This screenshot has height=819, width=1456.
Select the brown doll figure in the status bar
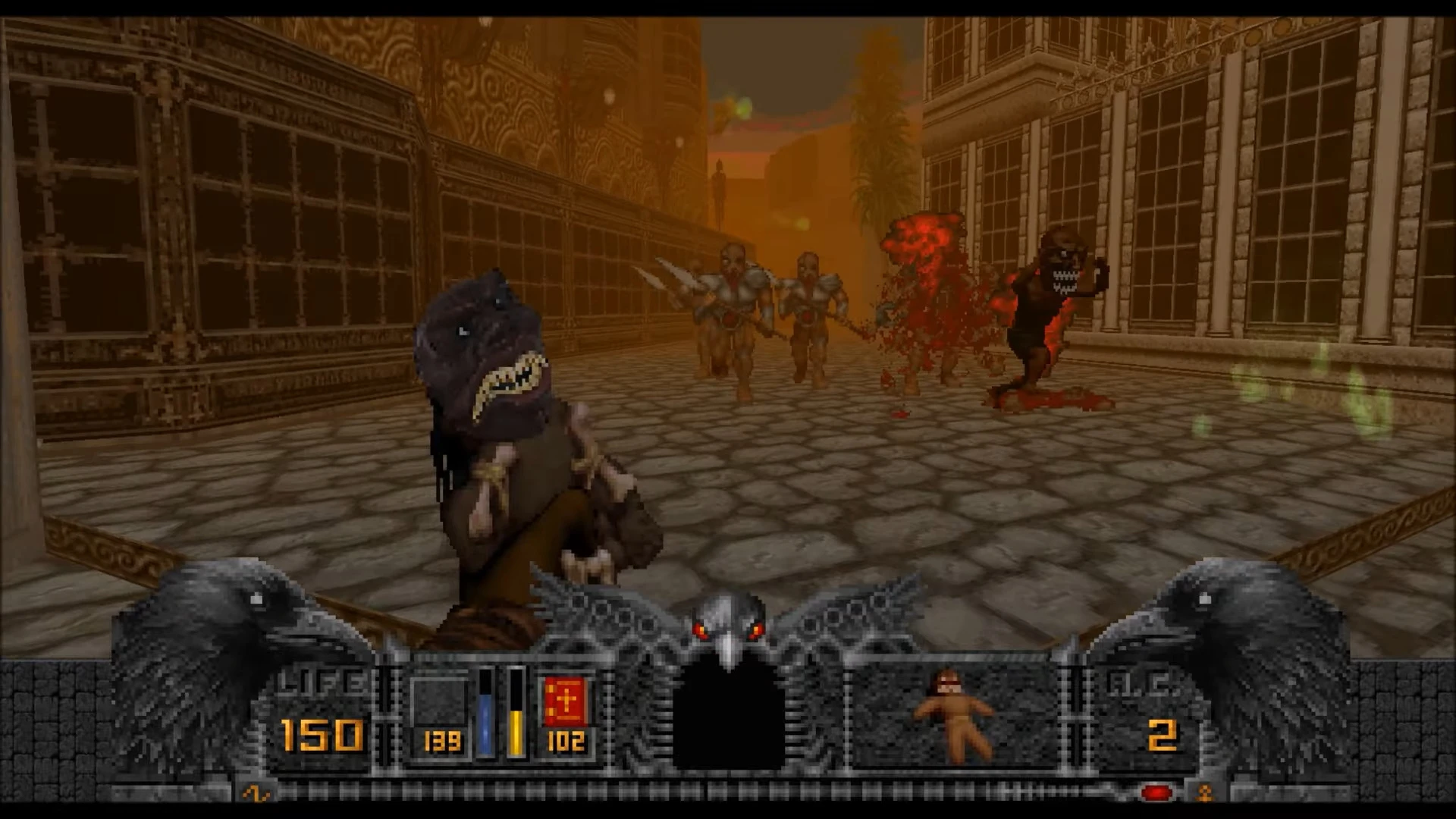tap(952, 713)
